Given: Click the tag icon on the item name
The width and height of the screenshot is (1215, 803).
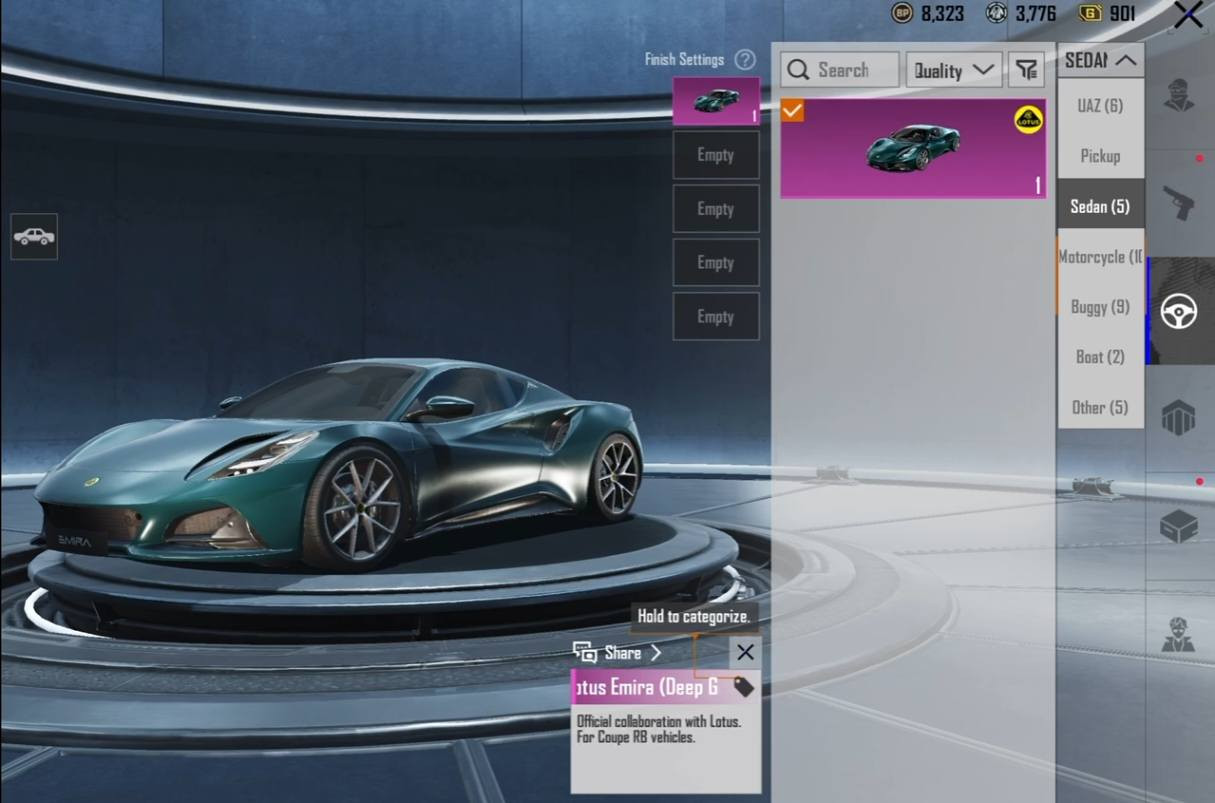Looking at the screenshot, I should tap(743, 687).
